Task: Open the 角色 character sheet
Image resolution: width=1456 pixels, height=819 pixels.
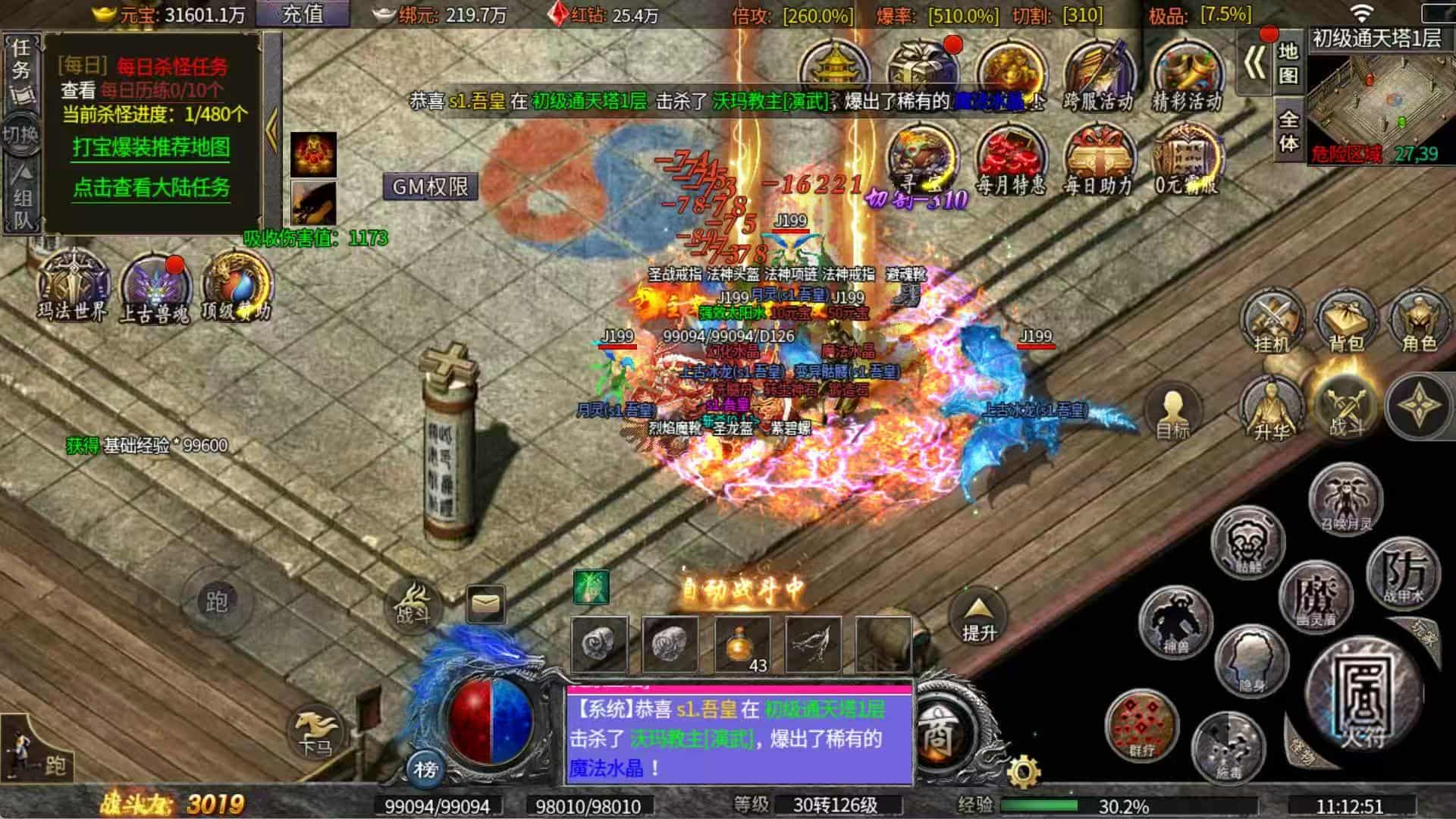Action: coord(1419,321)
